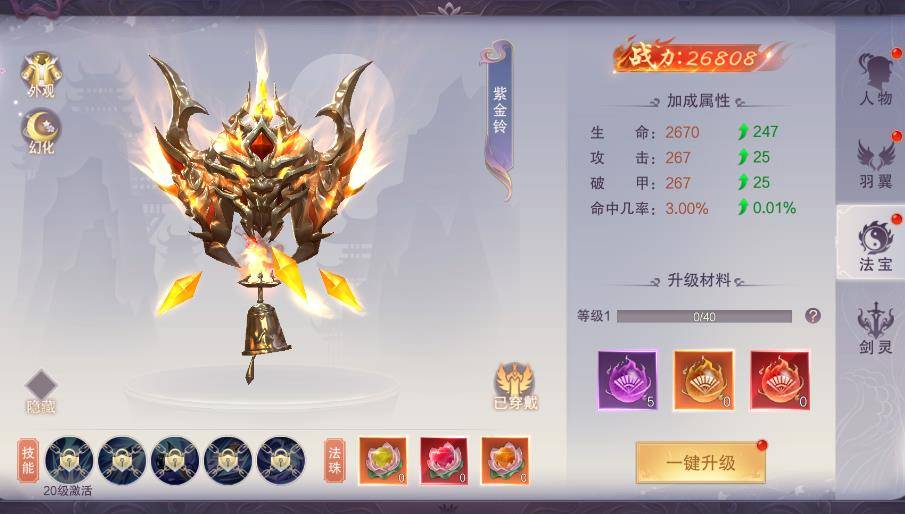
Task: Switch to the 剑灵 sword spirit tab
Action: tap(874, 328)
